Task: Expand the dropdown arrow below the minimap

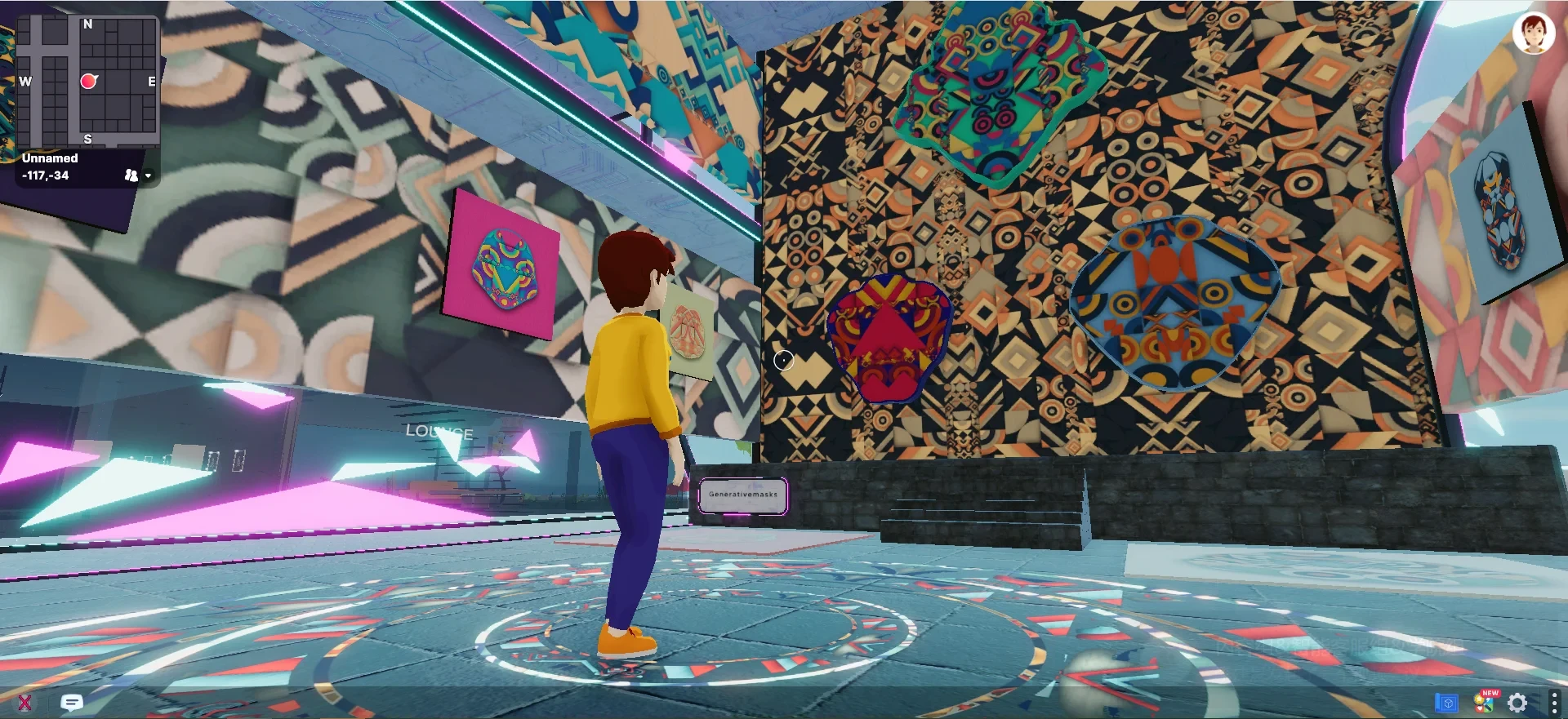Action: [148, 175]
